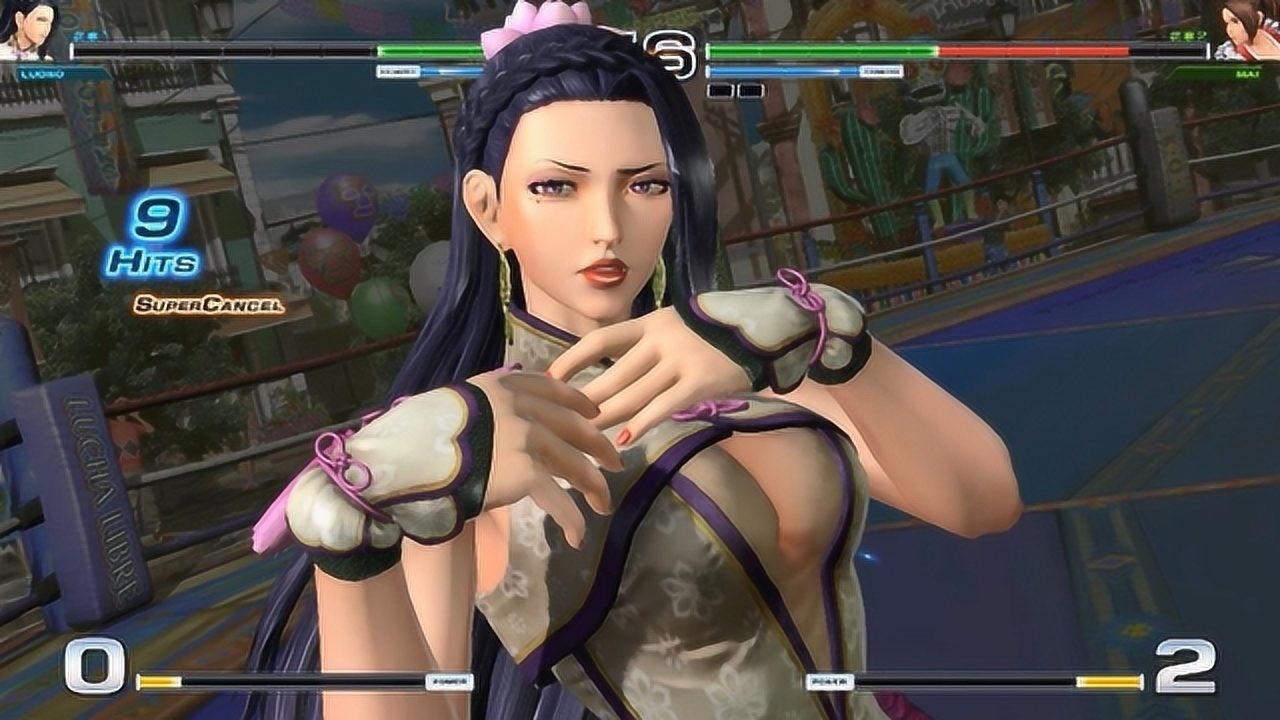The width and height of the screenshot is (1280, 720).
Task: Click Luong's character portrait
Action: [x=32, y=30]
